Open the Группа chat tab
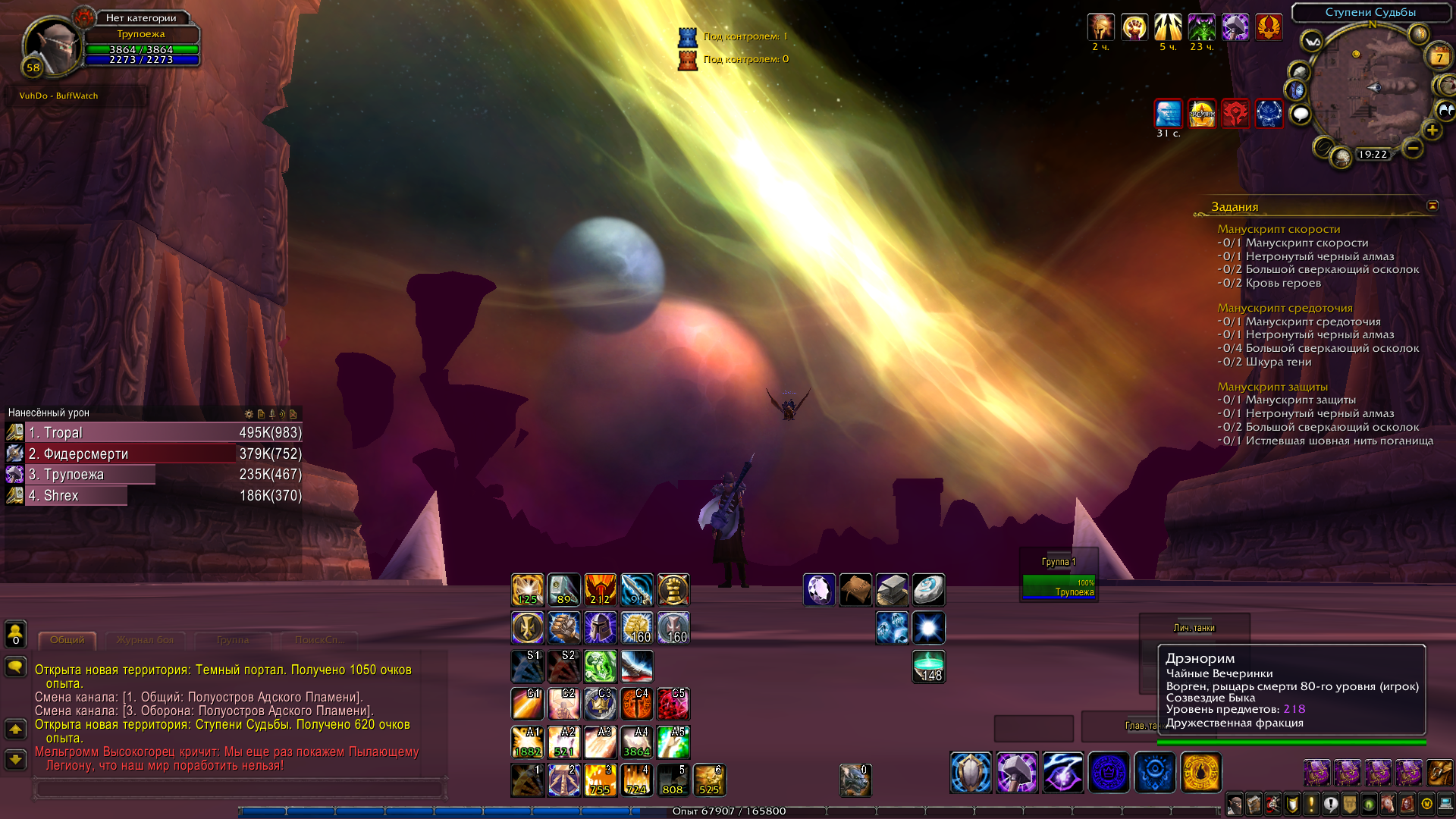The height and width of the screenshot is (819, 1456). point(233,640)
